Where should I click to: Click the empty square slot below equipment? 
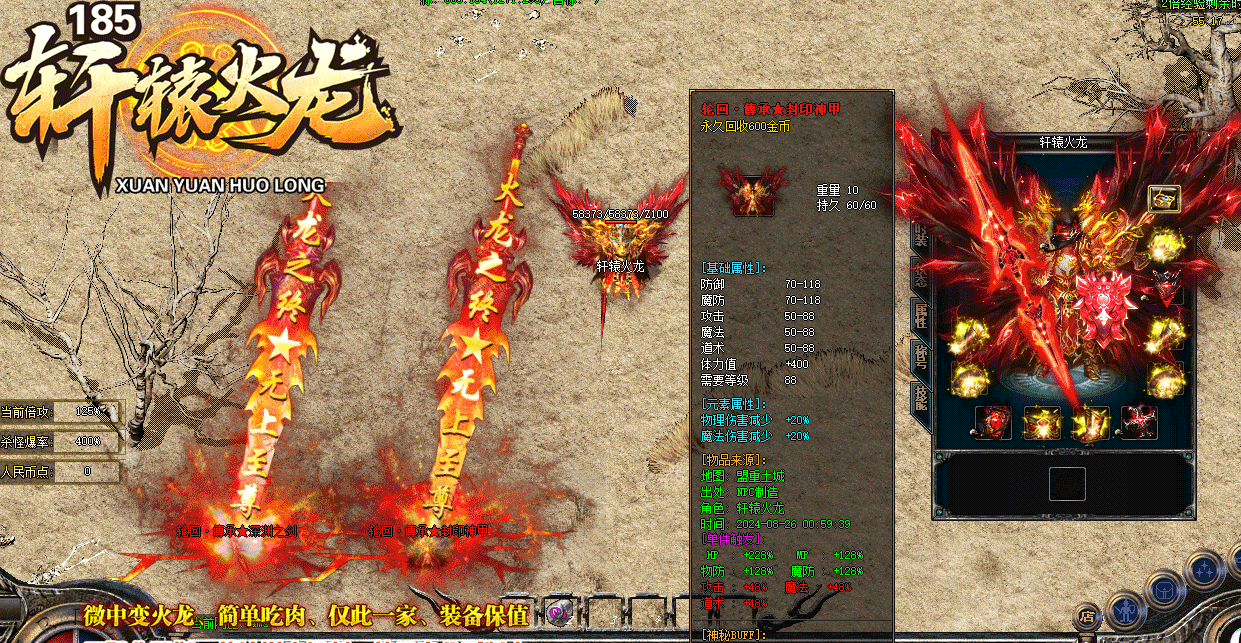click(x=1066, y=484)
